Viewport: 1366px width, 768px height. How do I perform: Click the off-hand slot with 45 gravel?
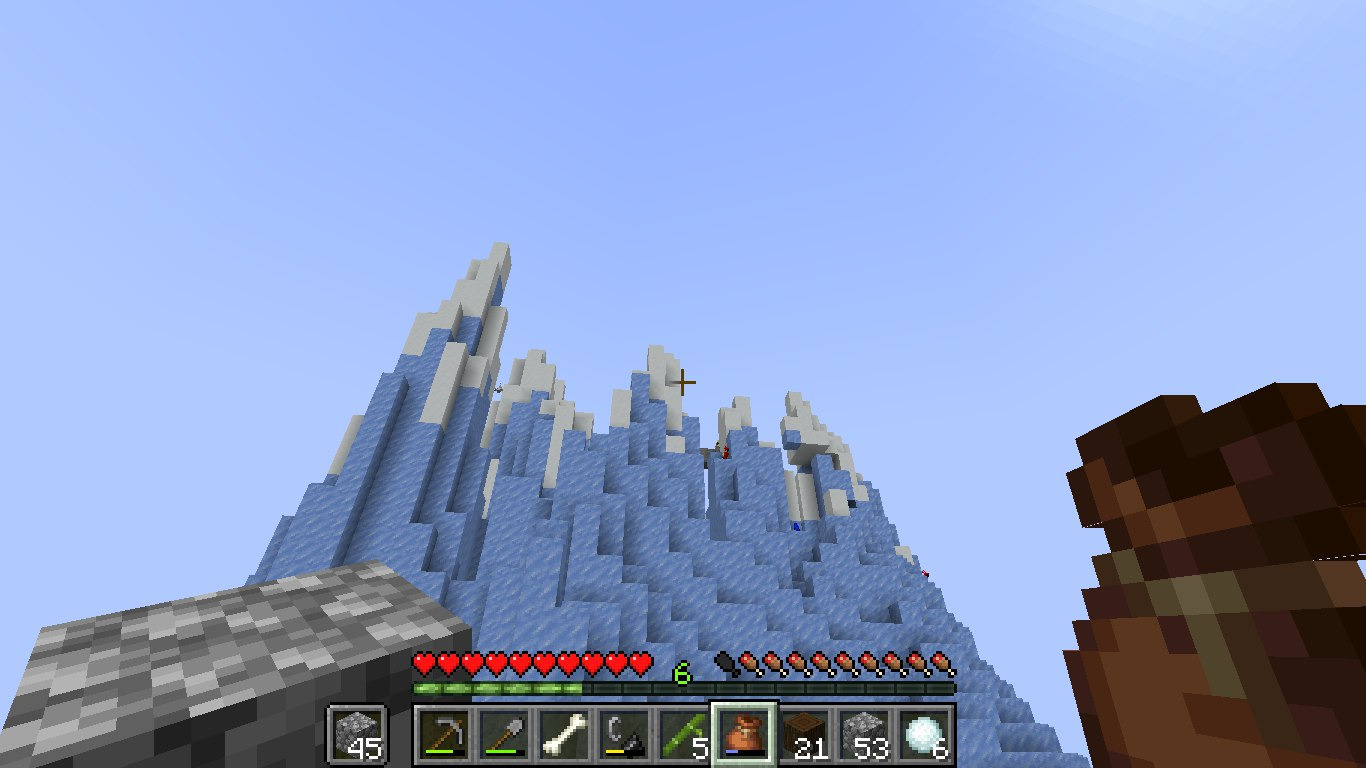[x=357, y=734]
